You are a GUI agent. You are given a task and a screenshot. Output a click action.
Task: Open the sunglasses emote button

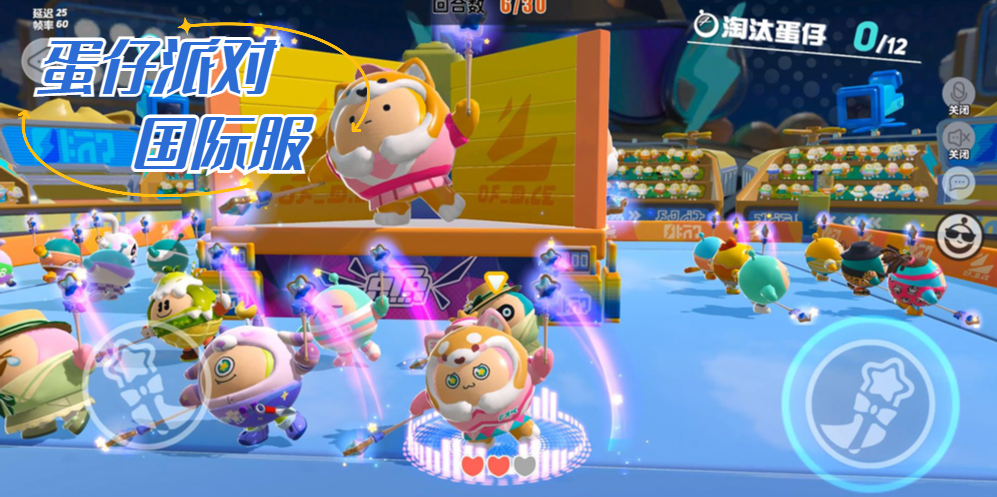pos(960,238)
